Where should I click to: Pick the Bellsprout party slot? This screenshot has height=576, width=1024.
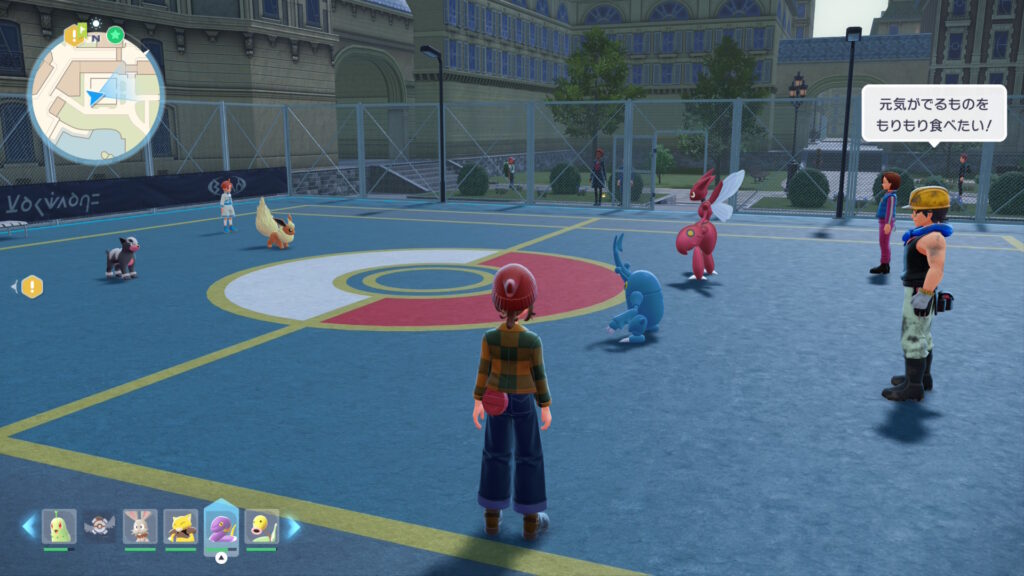coord(261,526)
